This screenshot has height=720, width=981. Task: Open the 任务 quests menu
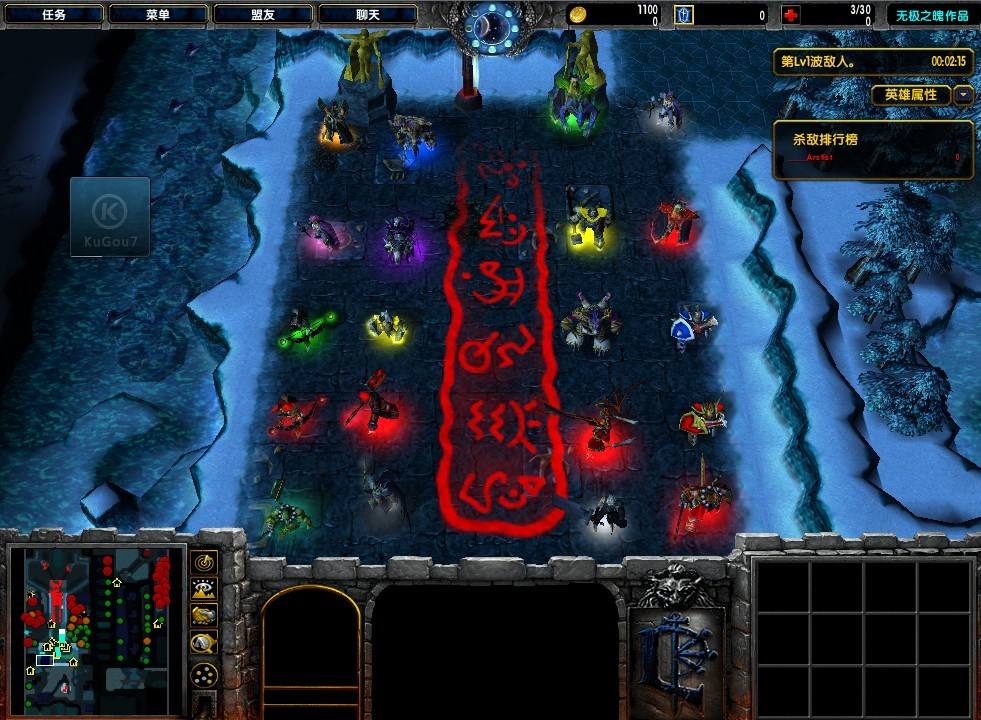(x=54, y=15)
